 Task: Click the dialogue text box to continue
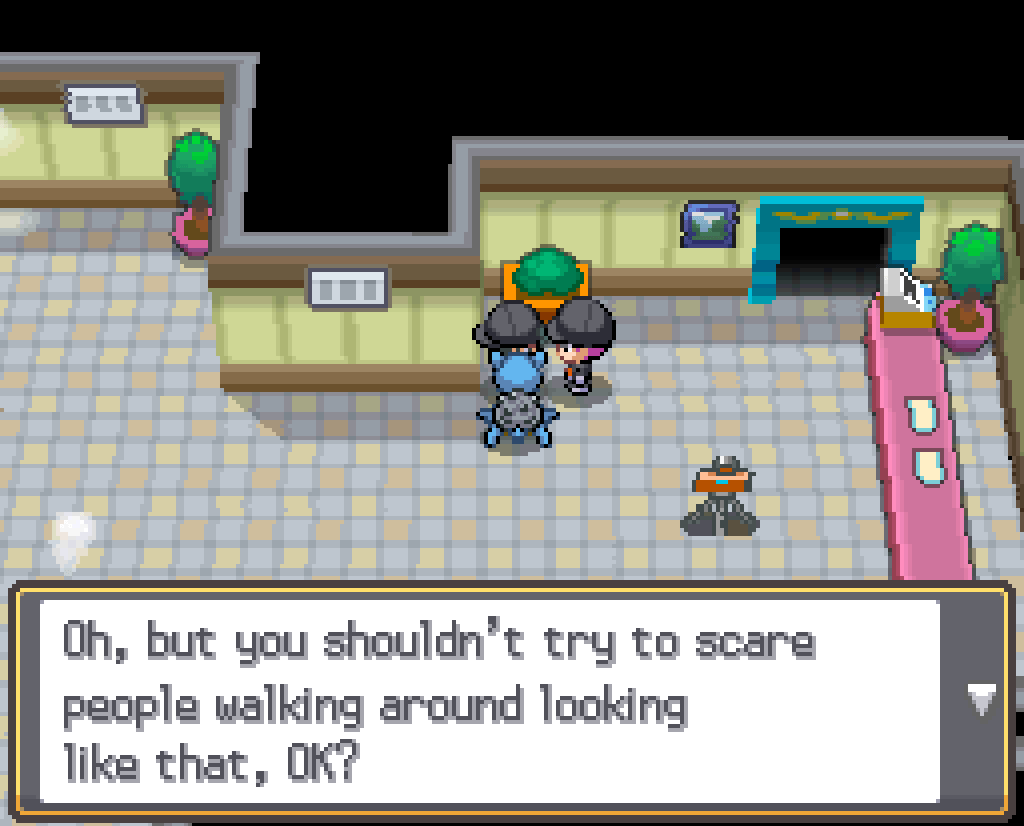click(x=490, y=700)
